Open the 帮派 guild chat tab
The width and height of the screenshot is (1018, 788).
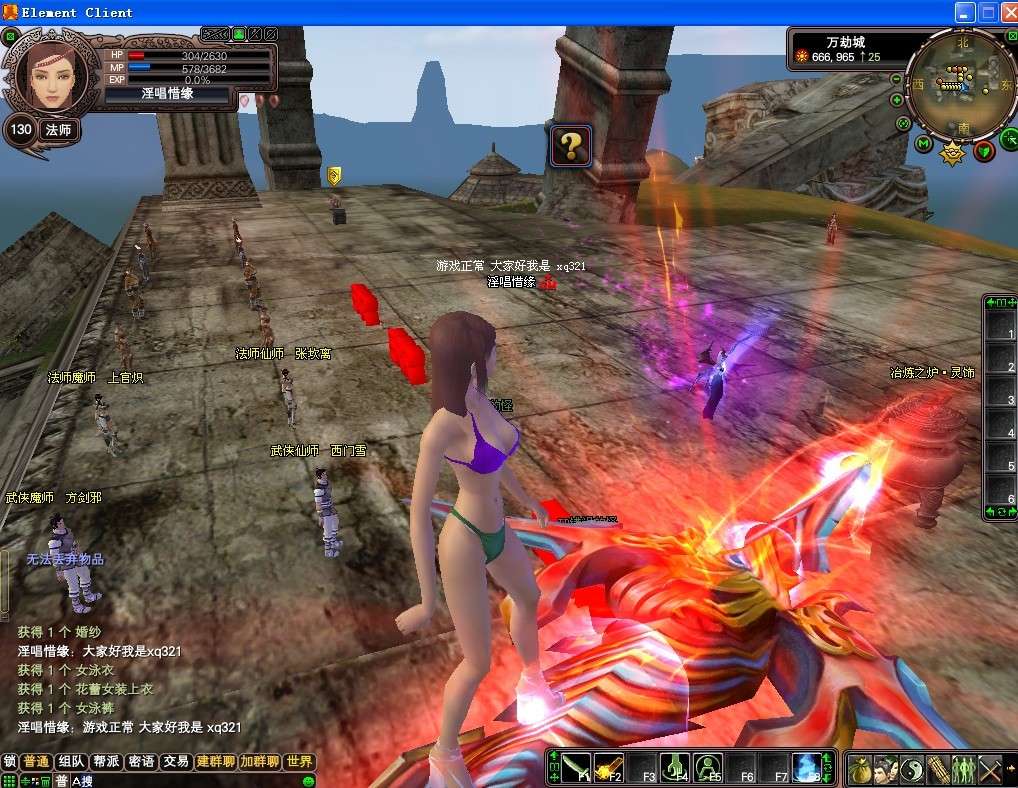pos(107,761)
